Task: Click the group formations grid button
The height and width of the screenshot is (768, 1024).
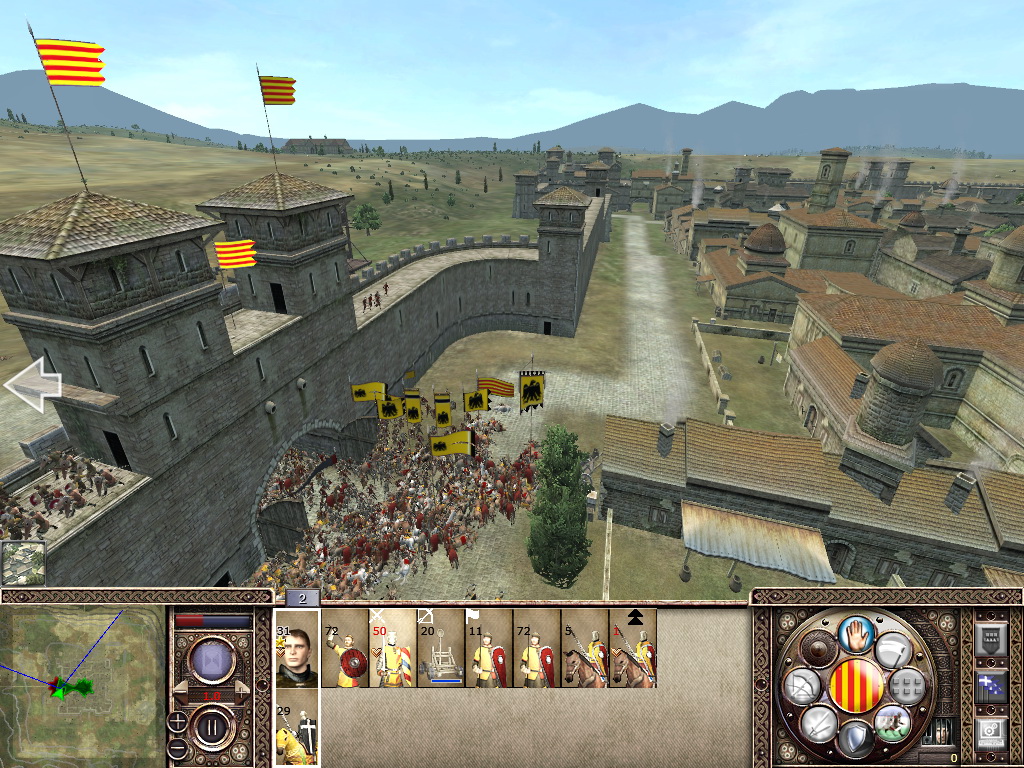Action: click(905, 686)
